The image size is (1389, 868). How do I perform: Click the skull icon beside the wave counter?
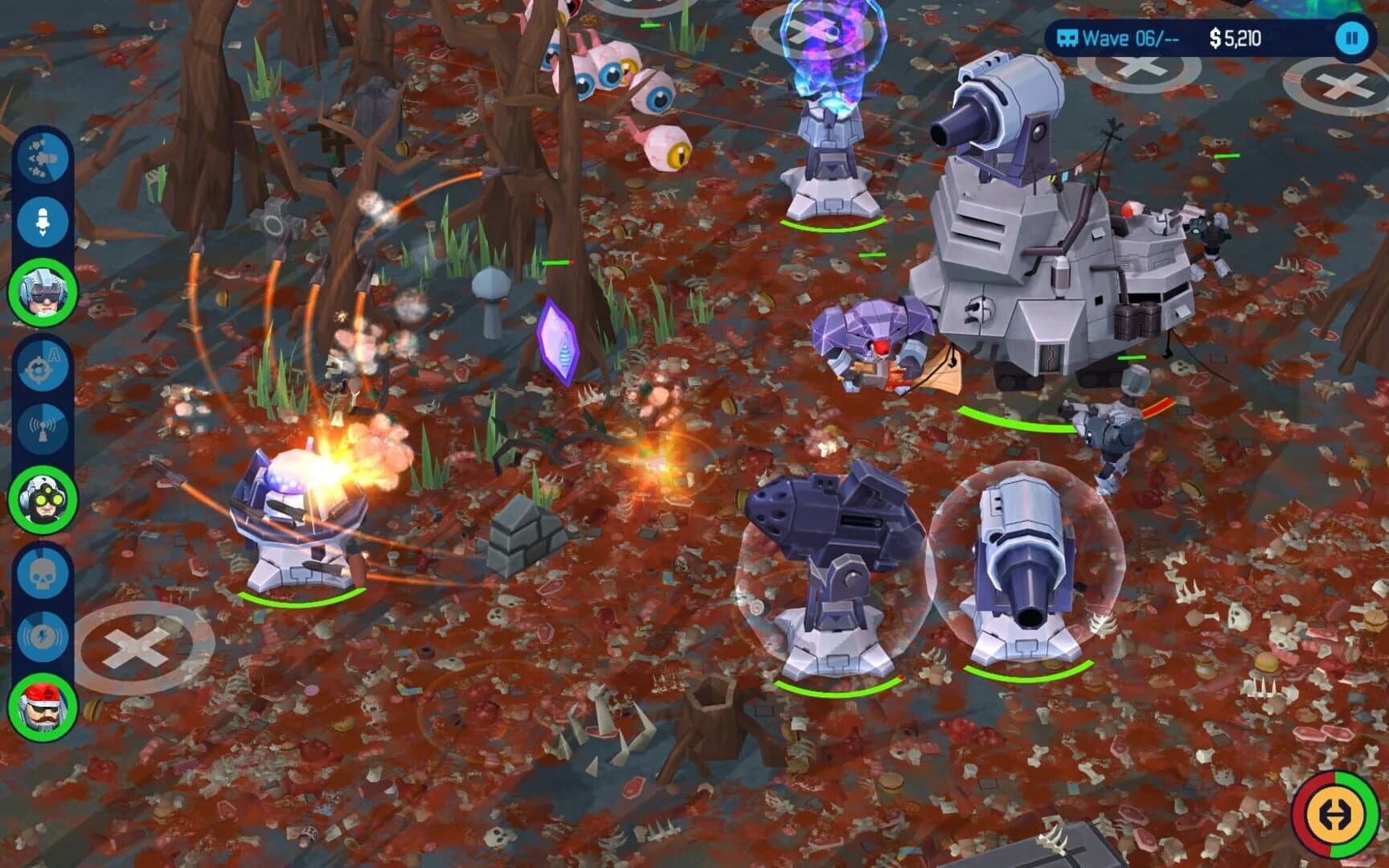(1069, 35)
